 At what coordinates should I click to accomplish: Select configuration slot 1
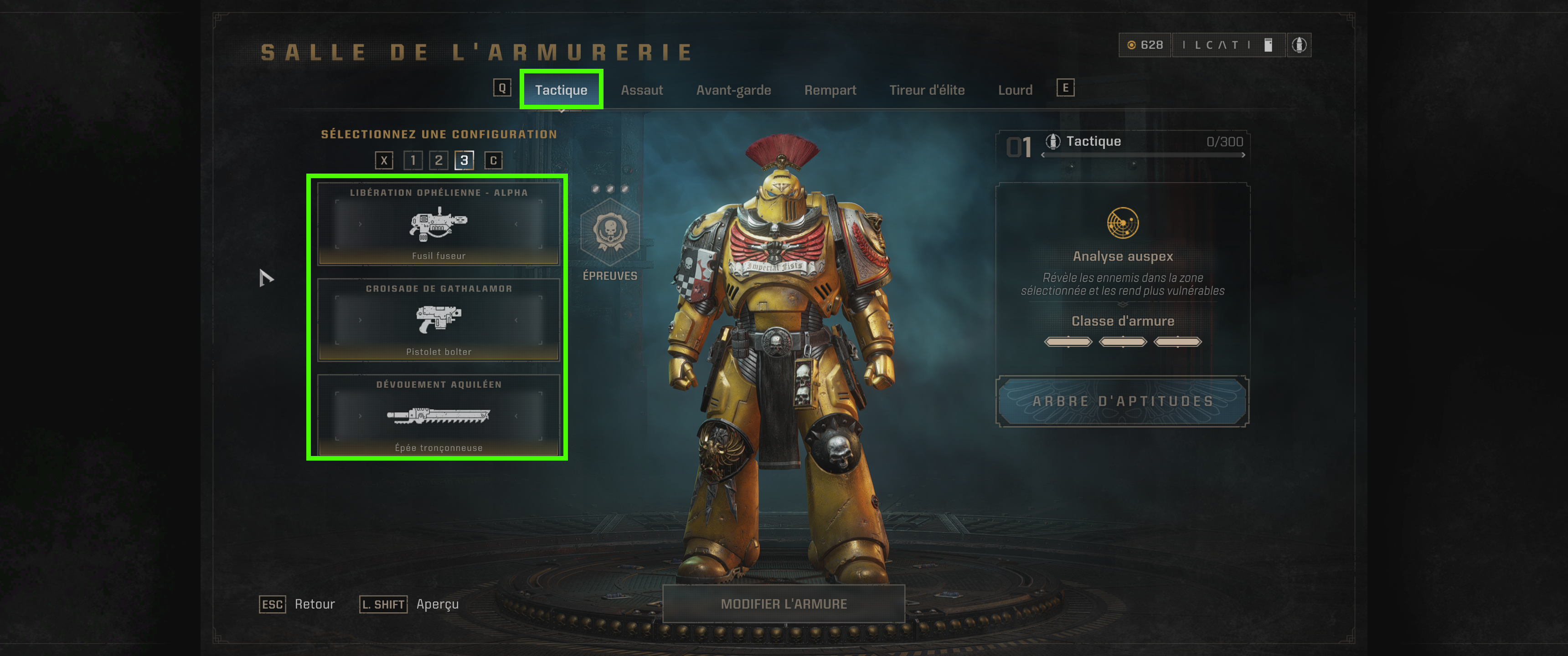[413, 161]
